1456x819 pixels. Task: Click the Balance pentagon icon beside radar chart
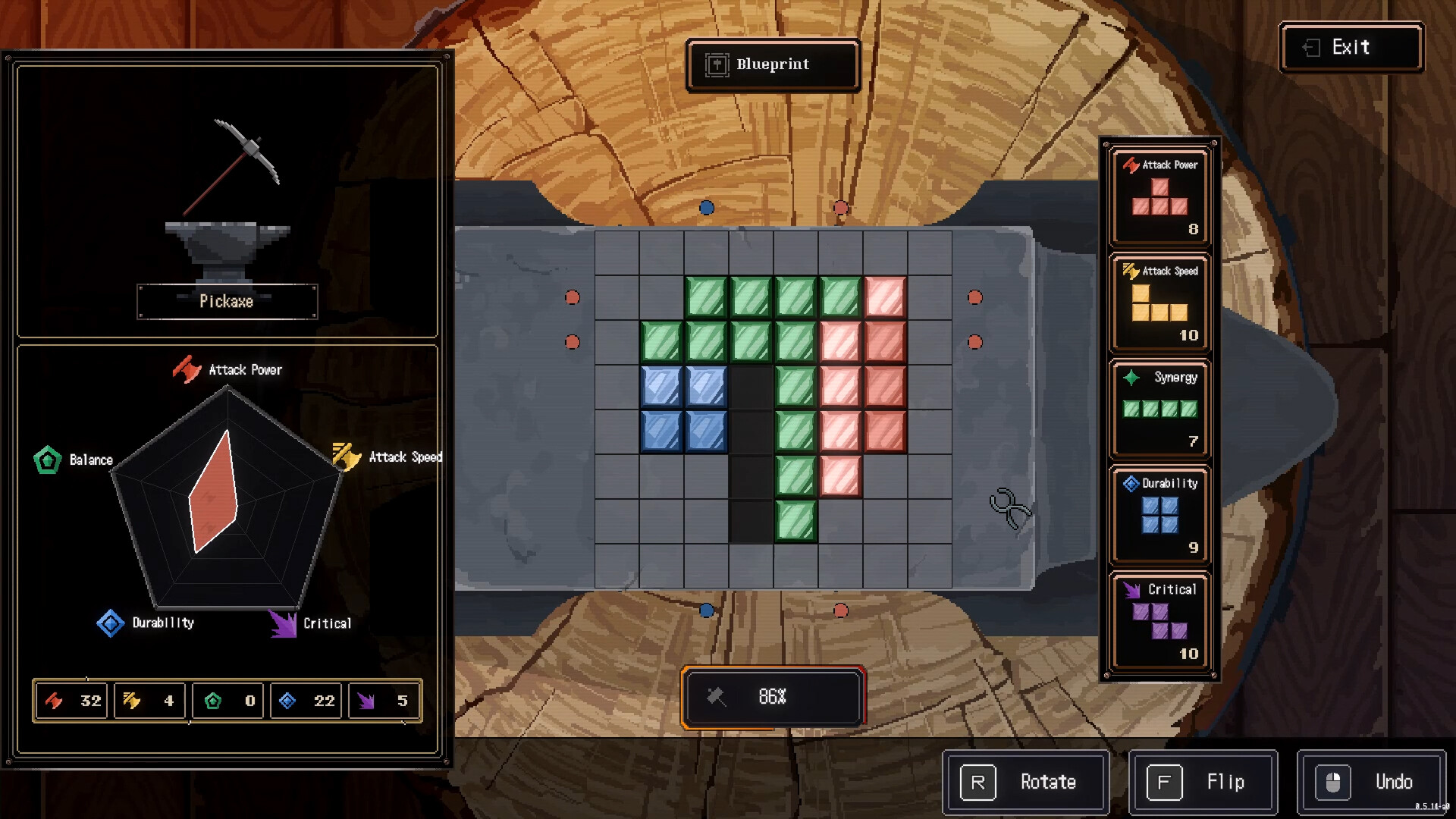[47, 459]
